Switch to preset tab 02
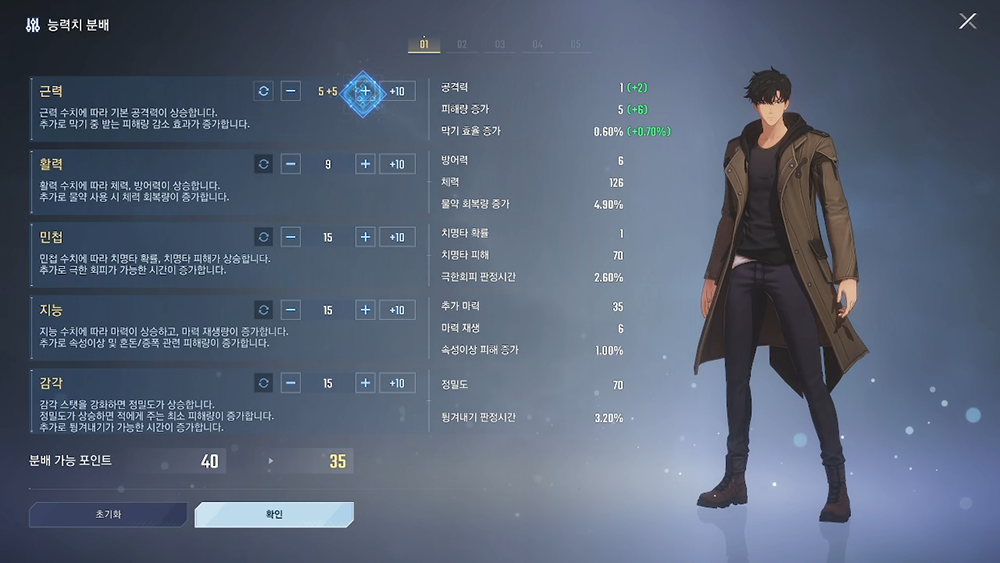The height and width of the screenshot is (563, 1000). pyautogui.click(x=462, y=44)
